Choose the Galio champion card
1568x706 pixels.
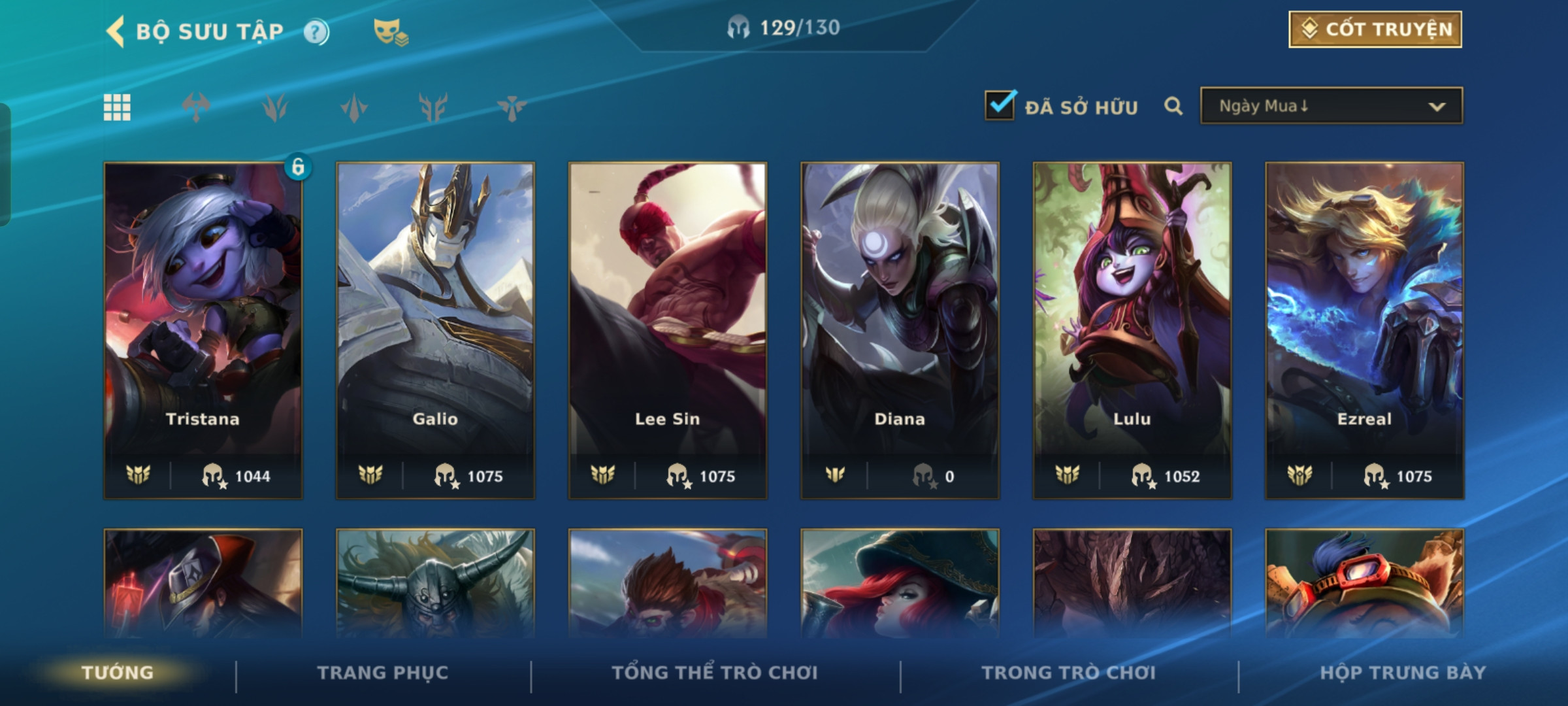pyautogui.click(x=435, y=330)
